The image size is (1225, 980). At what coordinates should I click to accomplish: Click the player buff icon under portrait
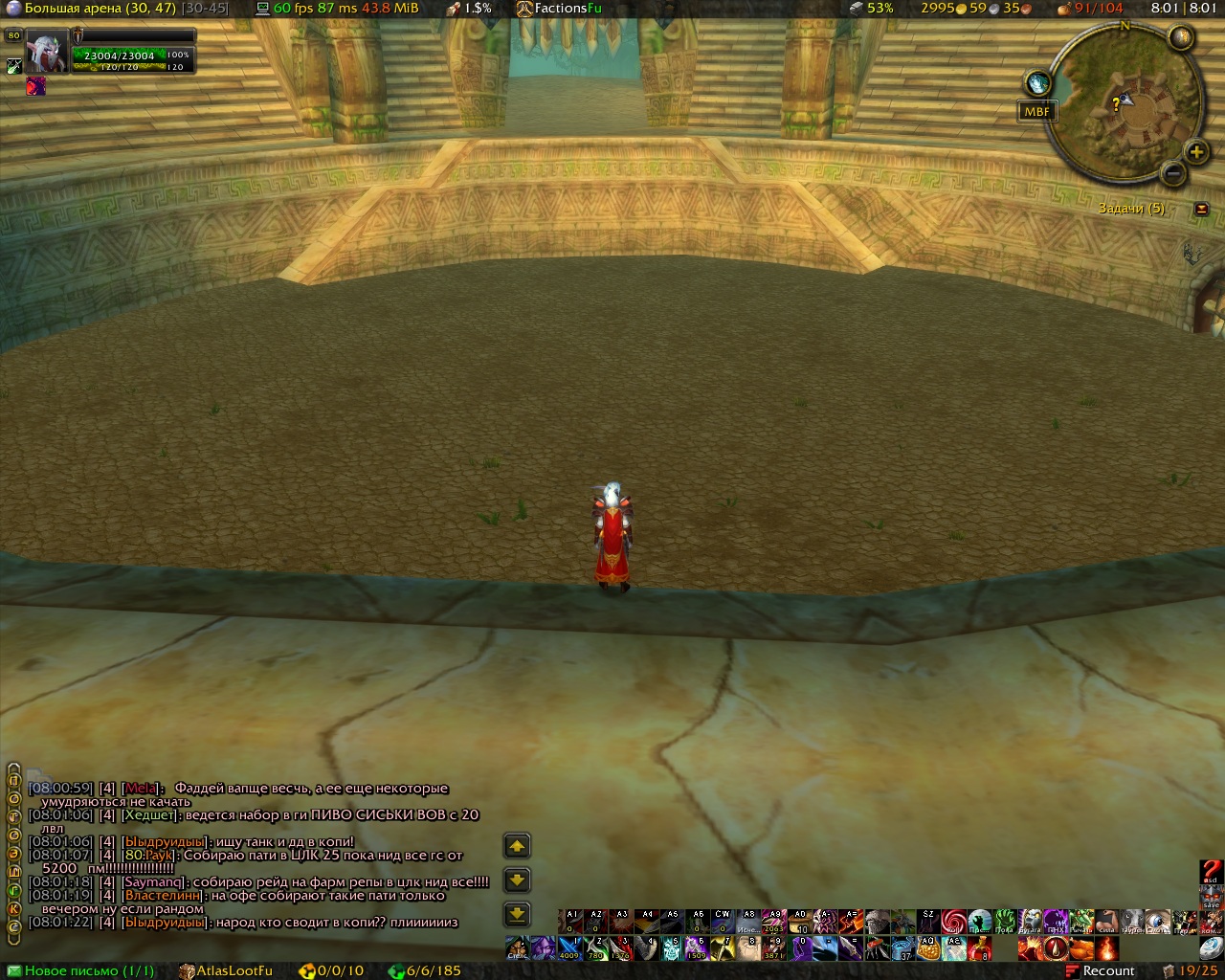[36, 86]
